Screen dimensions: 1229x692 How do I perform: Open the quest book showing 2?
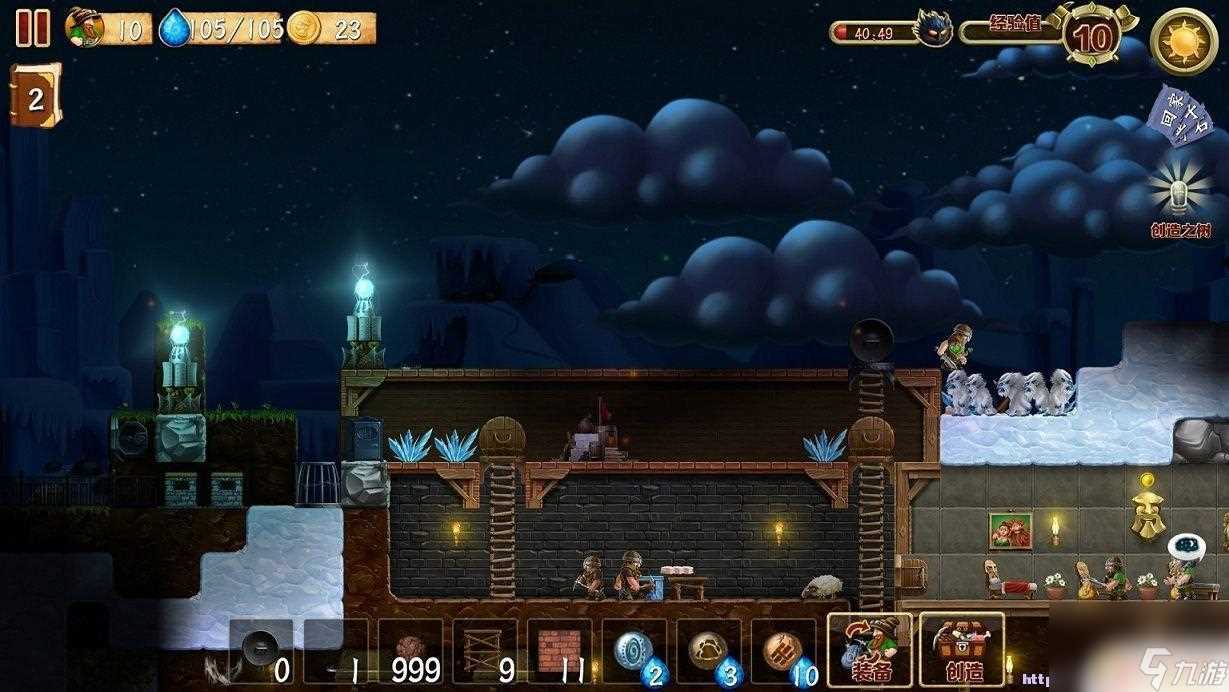click(35, 96)
